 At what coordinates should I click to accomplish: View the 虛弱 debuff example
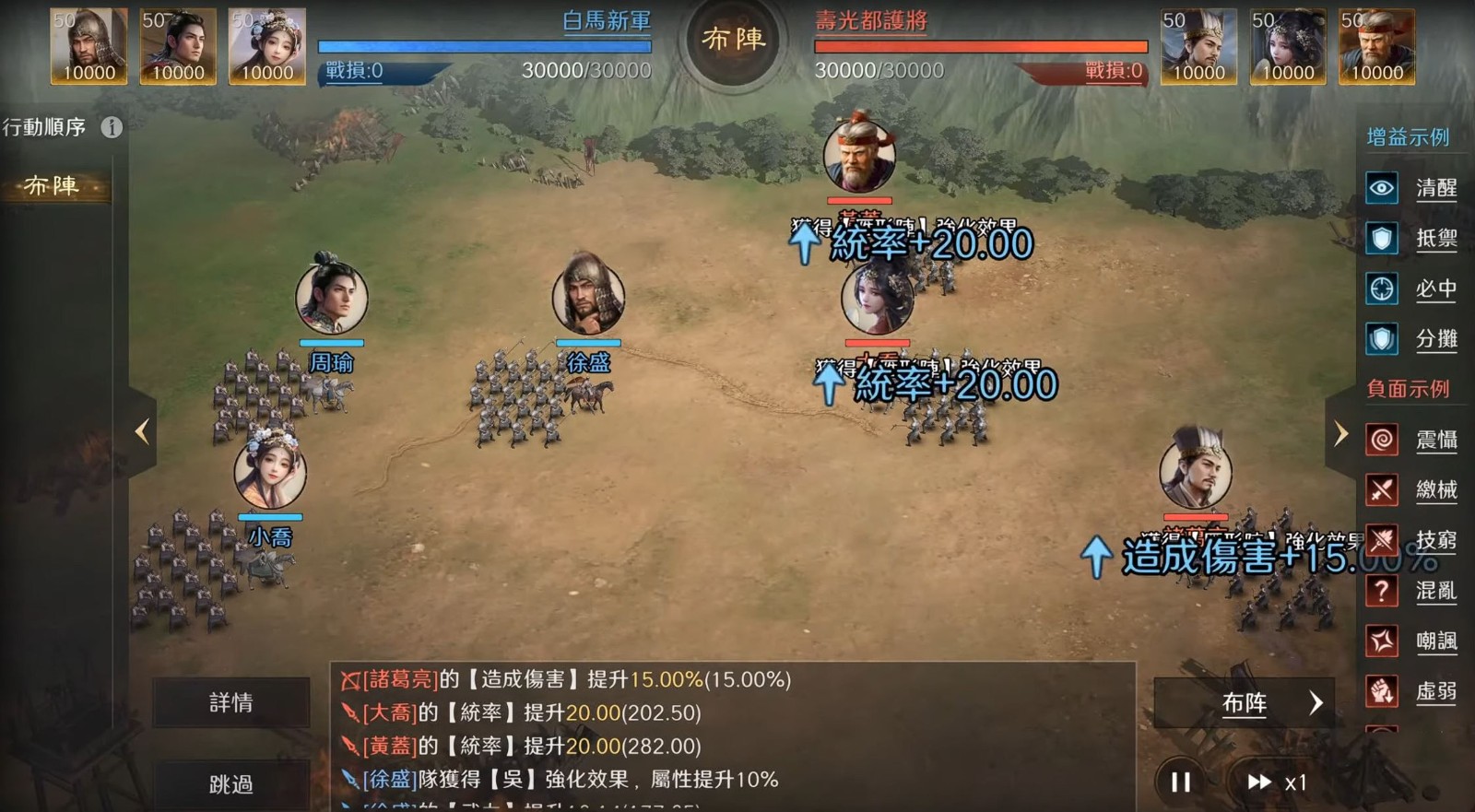click(x=1410, y=691)
